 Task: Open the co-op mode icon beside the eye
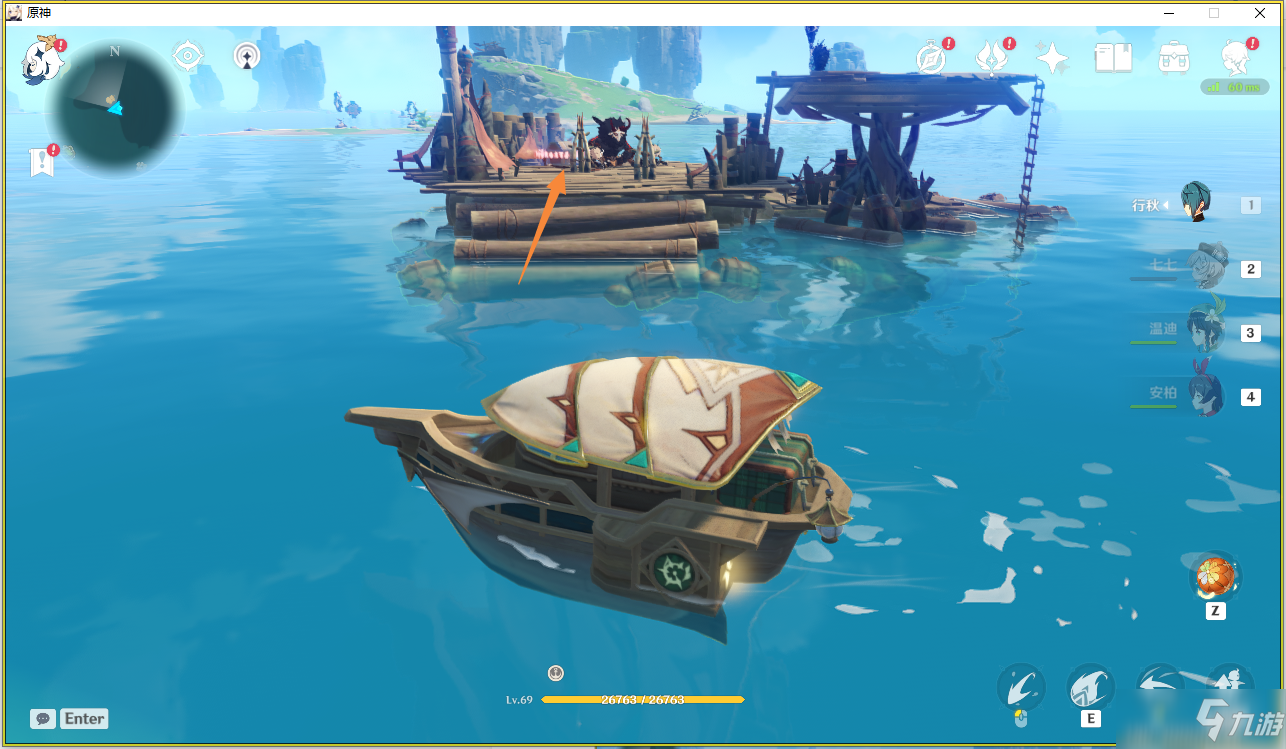coord(247,56)
